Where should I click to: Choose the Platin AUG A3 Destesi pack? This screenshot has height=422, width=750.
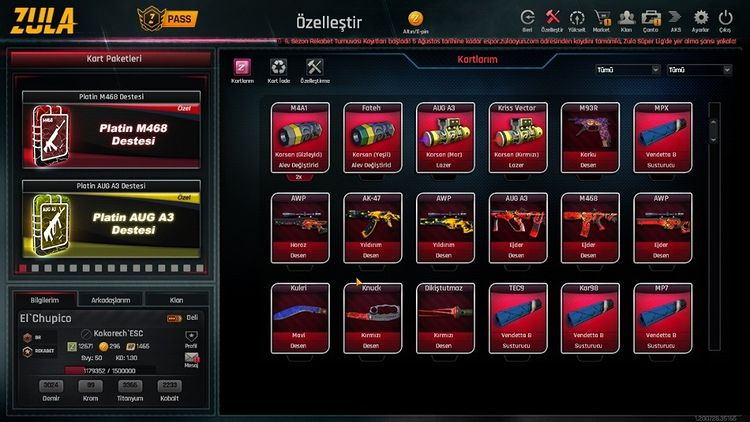[111, 222]
